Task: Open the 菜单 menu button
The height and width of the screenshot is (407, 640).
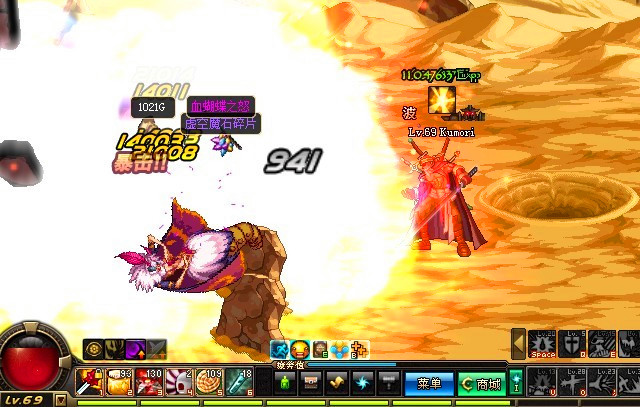Action: [429, 383]
